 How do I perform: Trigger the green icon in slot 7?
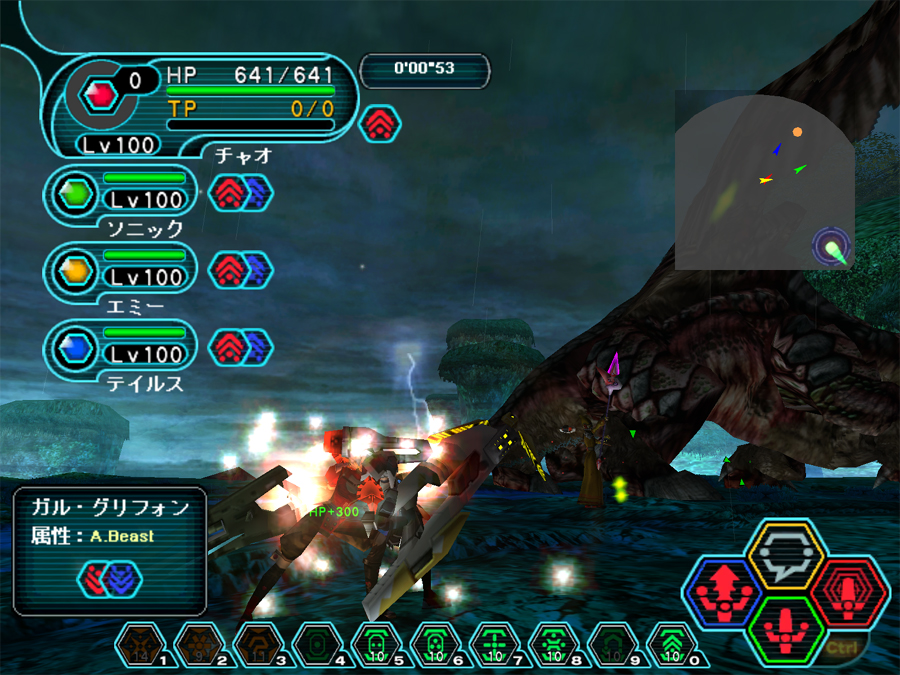494,646
